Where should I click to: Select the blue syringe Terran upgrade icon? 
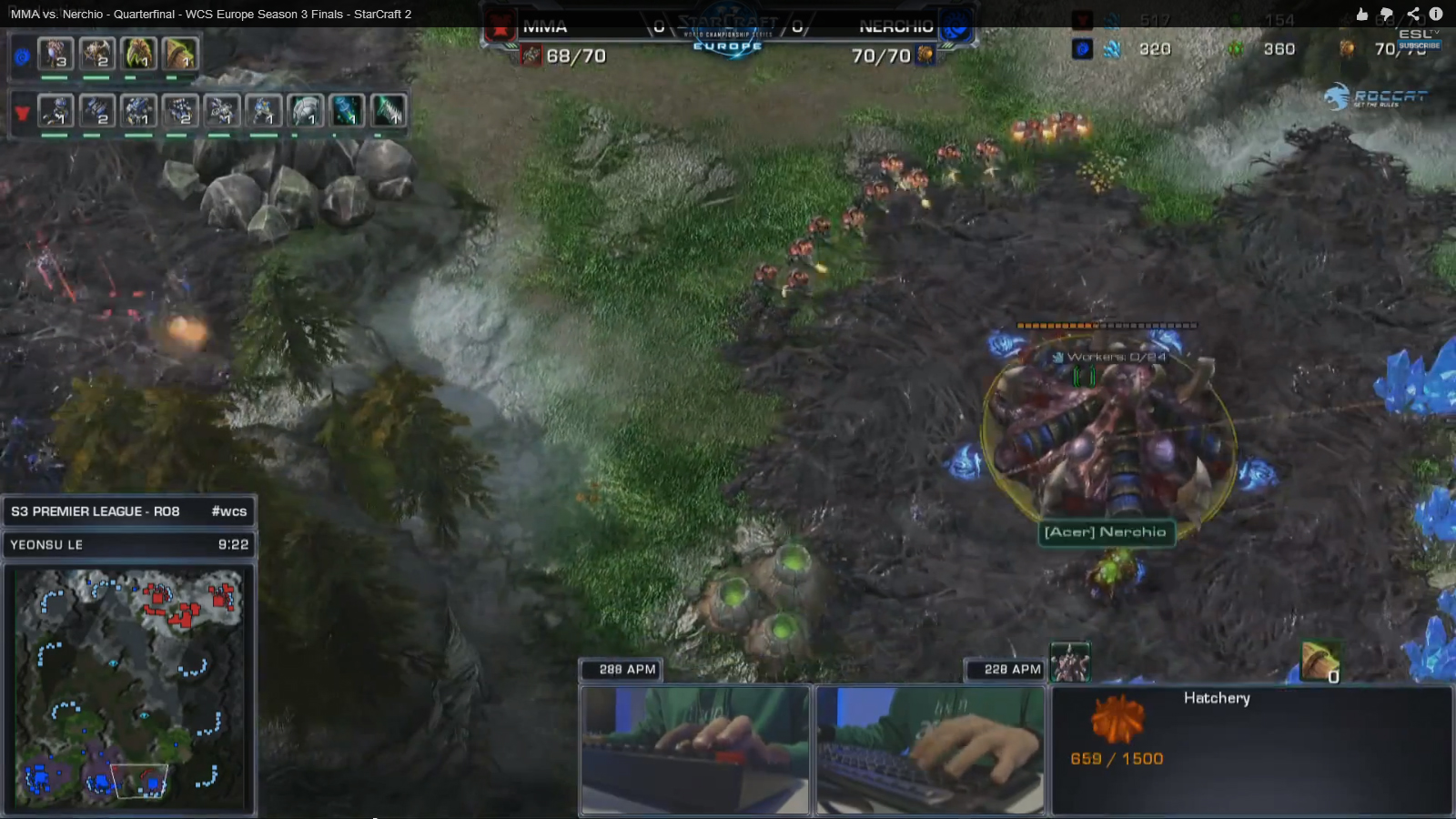348,111
